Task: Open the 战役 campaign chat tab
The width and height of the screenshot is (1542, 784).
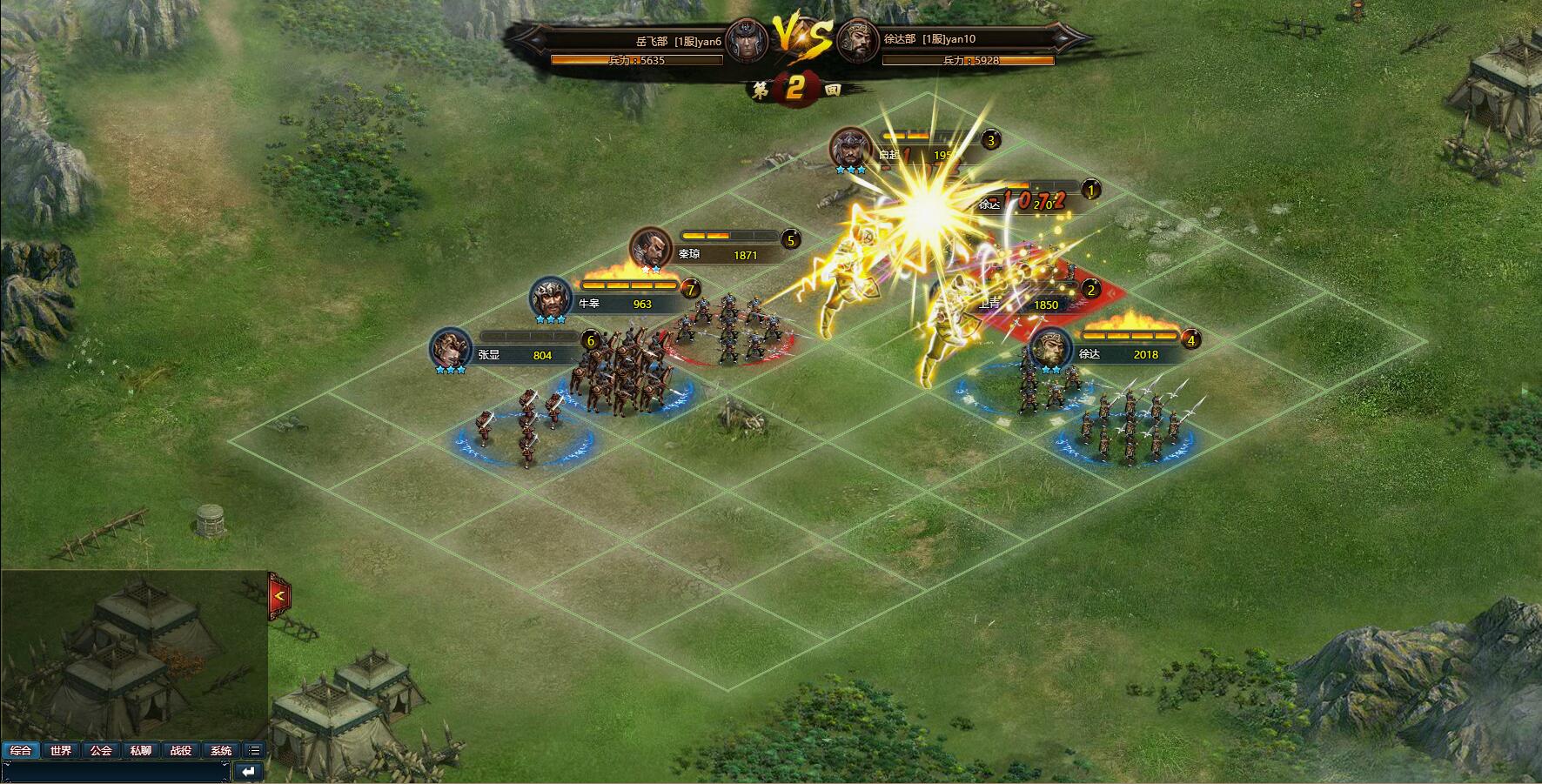Action: (x=181, y=750)
